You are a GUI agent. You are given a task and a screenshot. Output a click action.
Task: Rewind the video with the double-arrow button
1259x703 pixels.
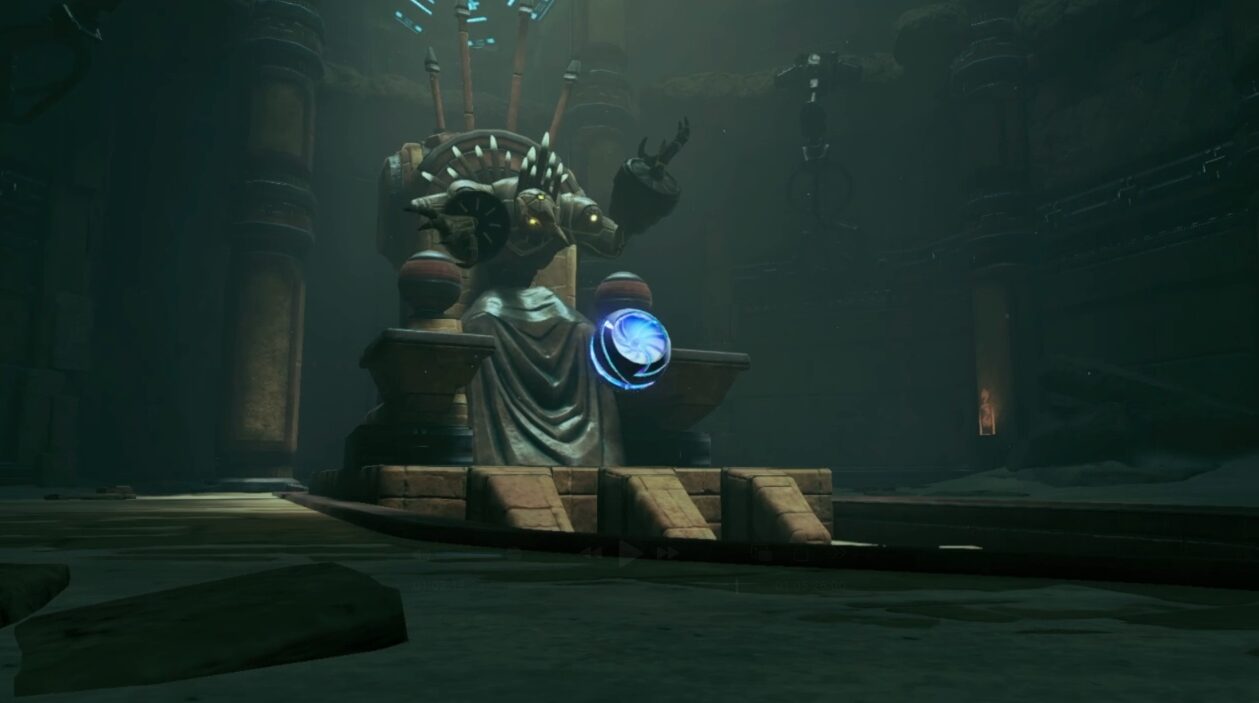tap(590, 552)
